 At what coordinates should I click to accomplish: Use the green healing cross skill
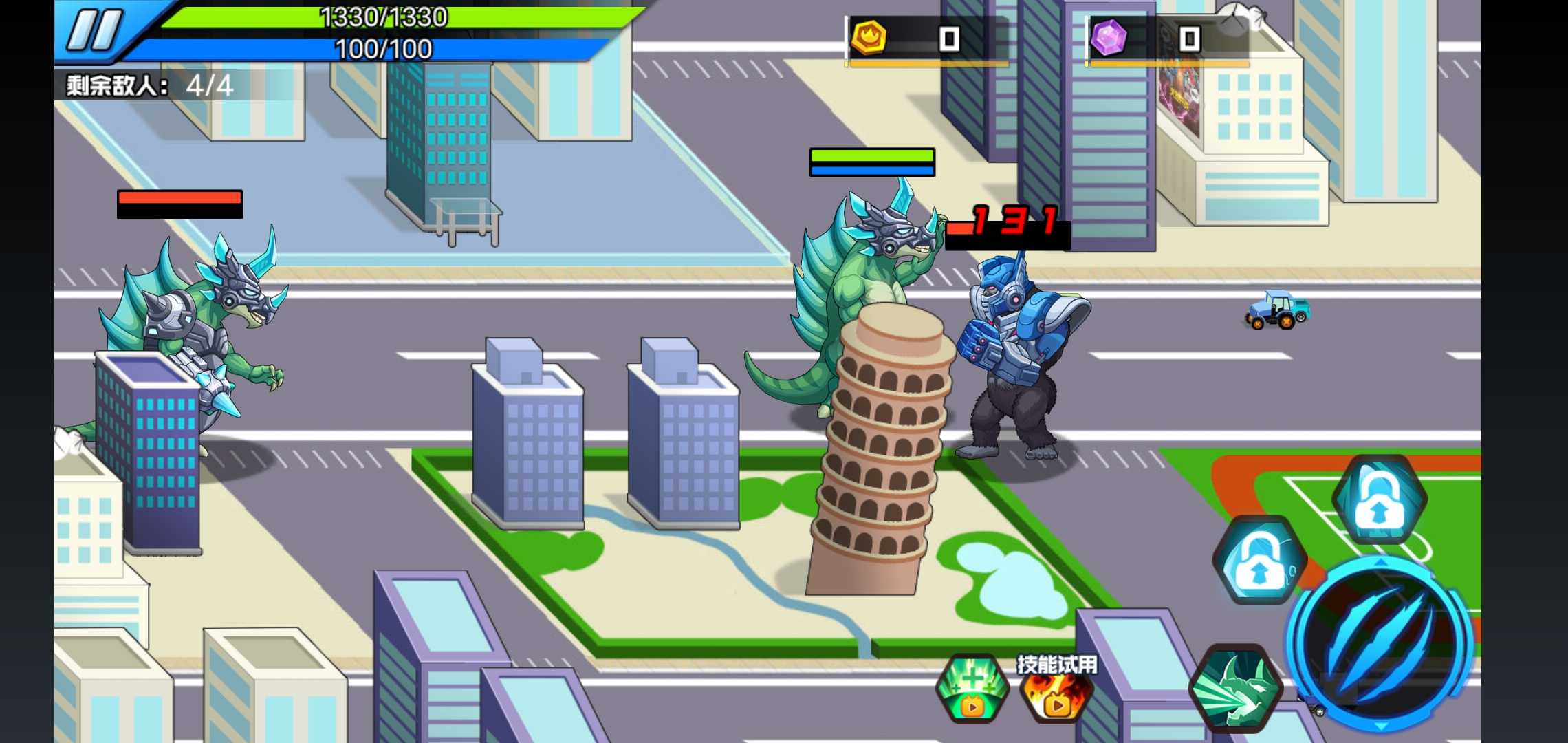972,688
